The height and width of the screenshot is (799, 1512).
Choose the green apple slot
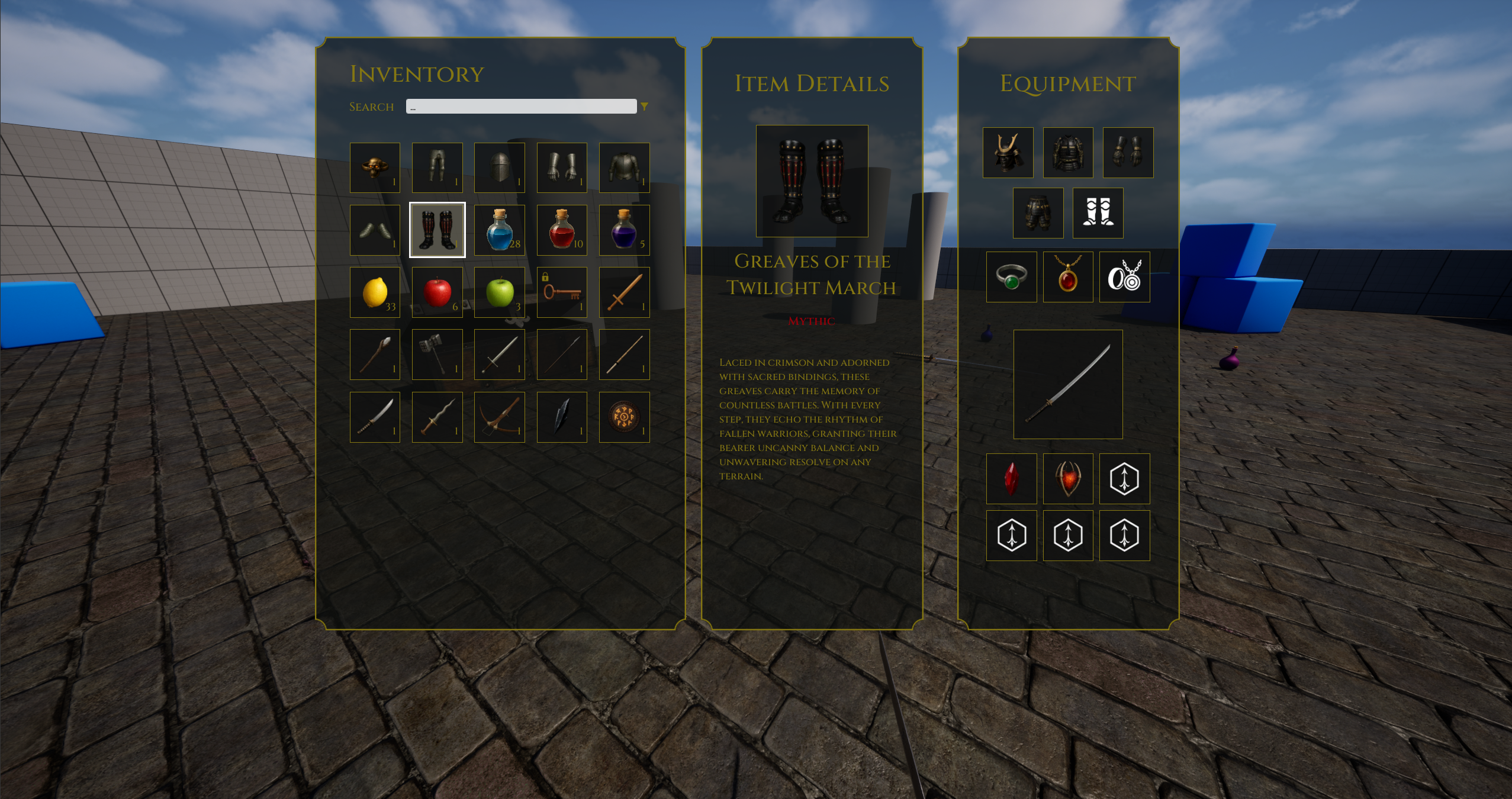(499, 292)
